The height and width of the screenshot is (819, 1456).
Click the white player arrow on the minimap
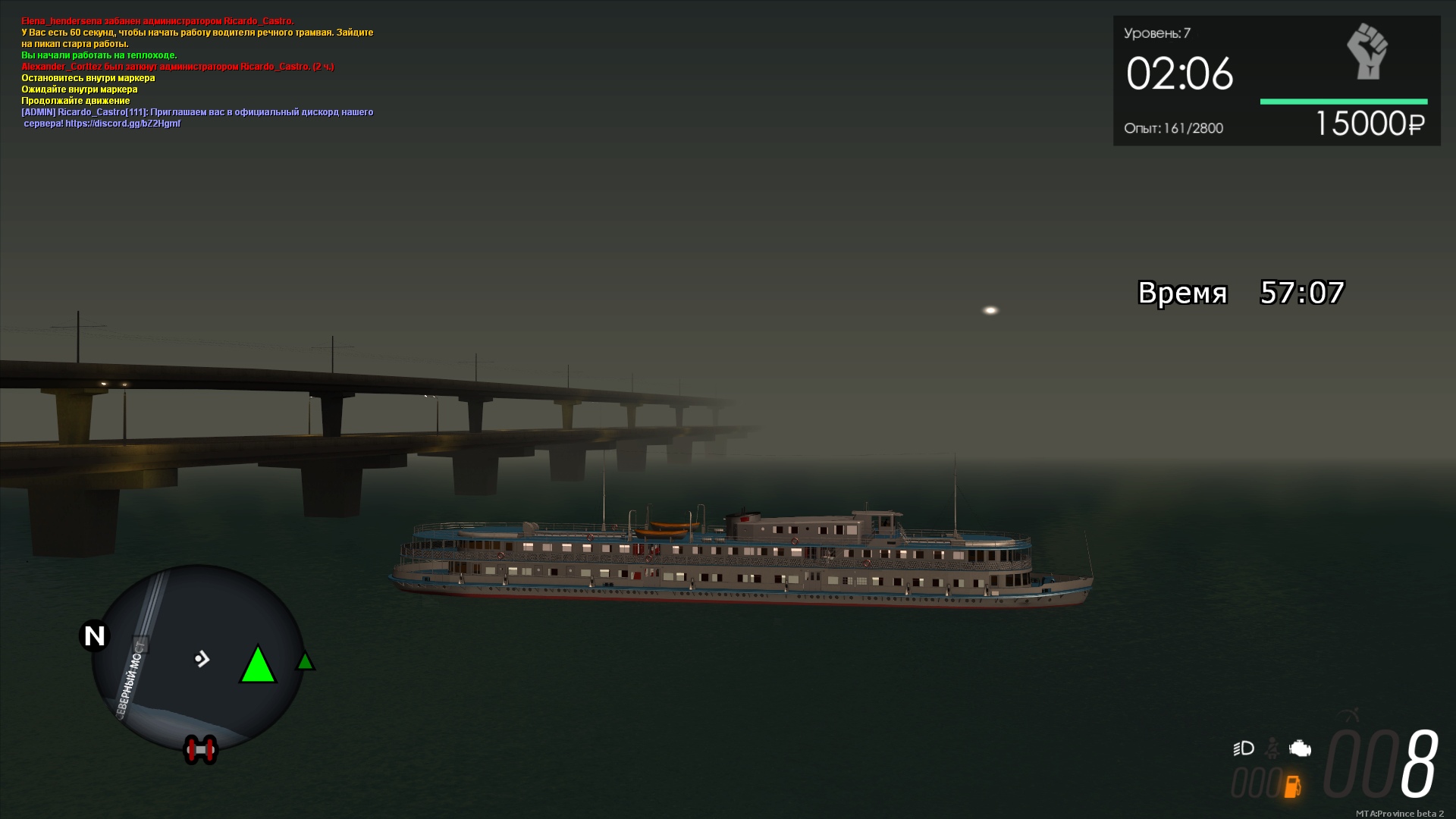(x=202, y=659)
